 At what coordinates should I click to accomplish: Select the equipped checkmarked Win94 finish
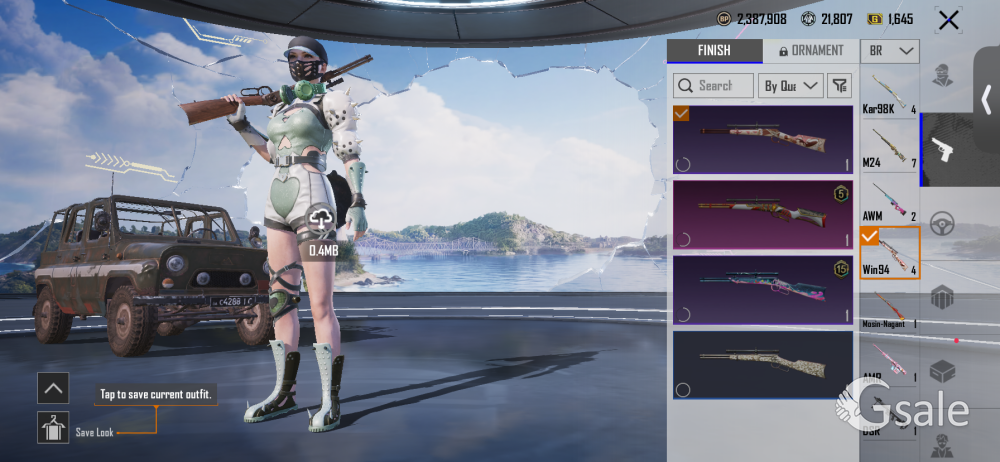tap(762, 140)
